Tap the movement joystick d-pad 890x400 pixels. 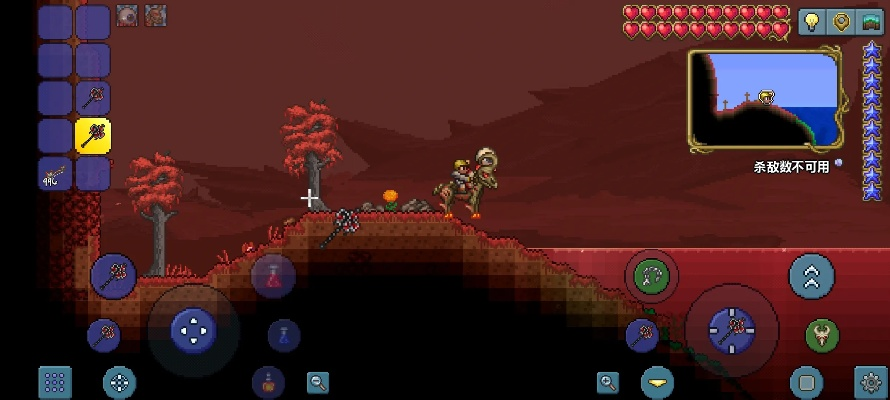pos(193,329)
